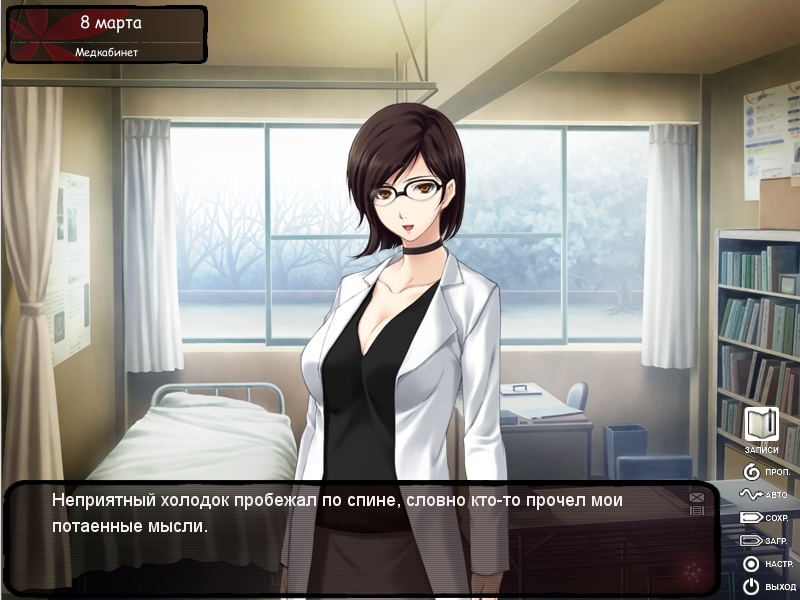The height and width of the screenshot is (600, 800).
Task: Open the НАСТР. settings menu
Action: pyautogui.click(x=765, y=563)
